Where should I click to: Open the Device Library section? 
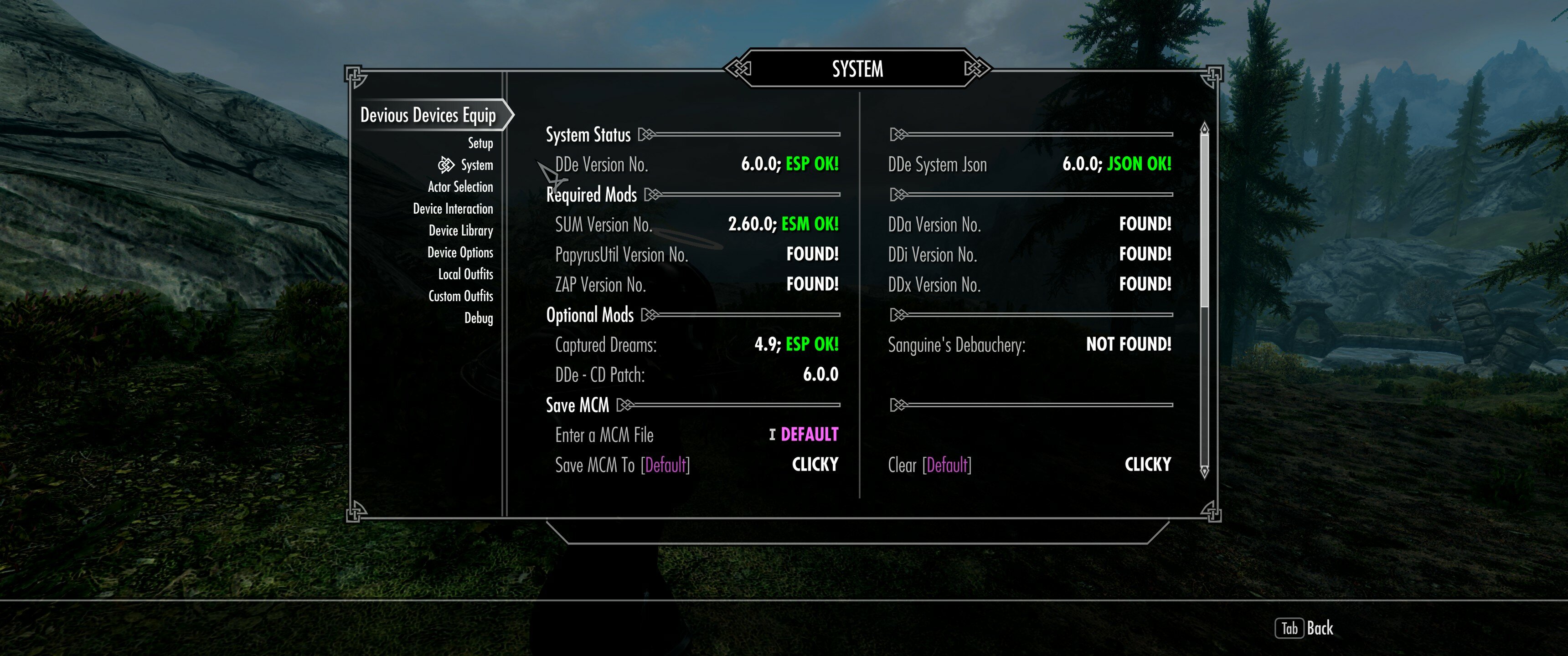pos(460,230)
